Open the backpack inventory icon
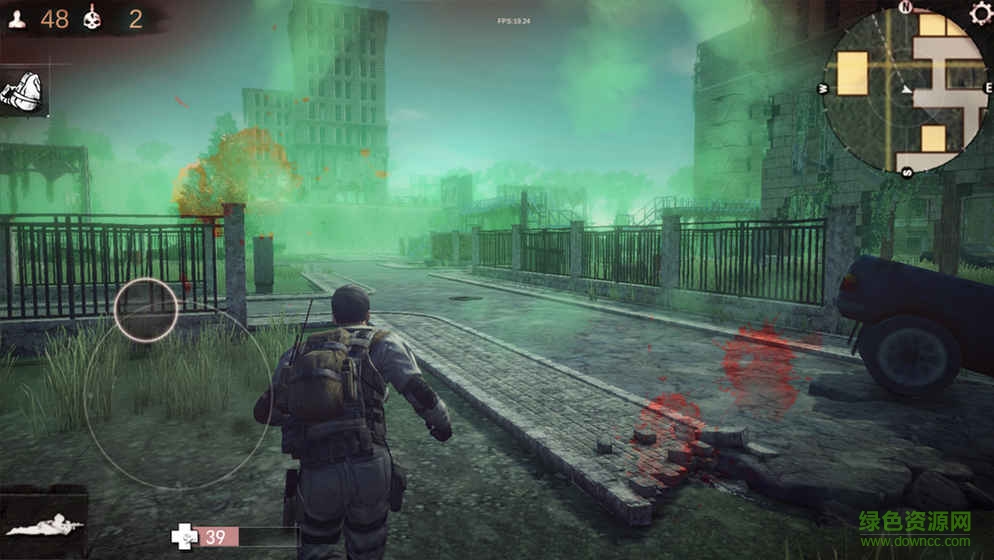 click(22, 92)
